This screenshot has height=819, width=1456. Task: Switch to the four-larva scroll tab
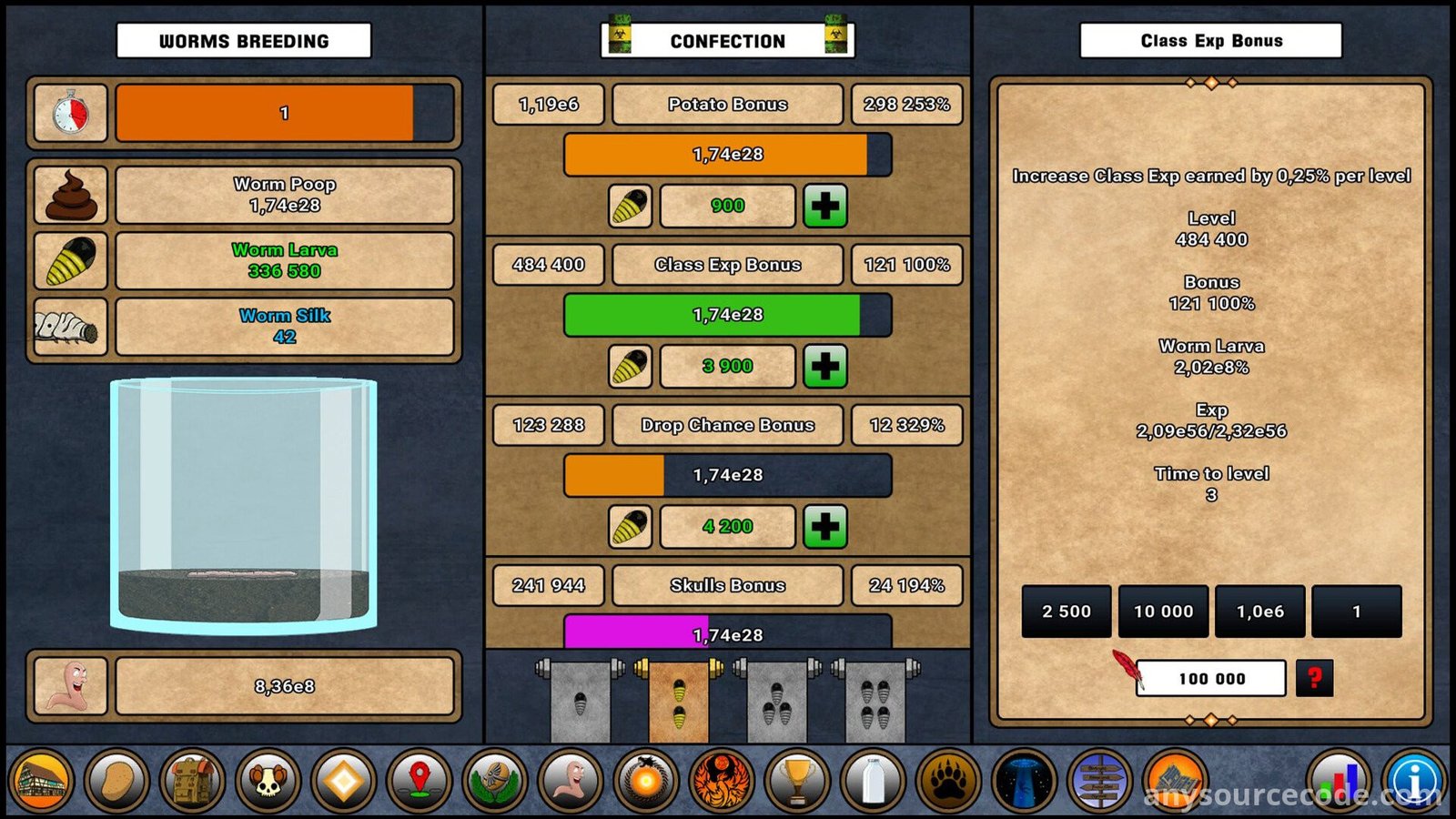[x=875, y=701]
